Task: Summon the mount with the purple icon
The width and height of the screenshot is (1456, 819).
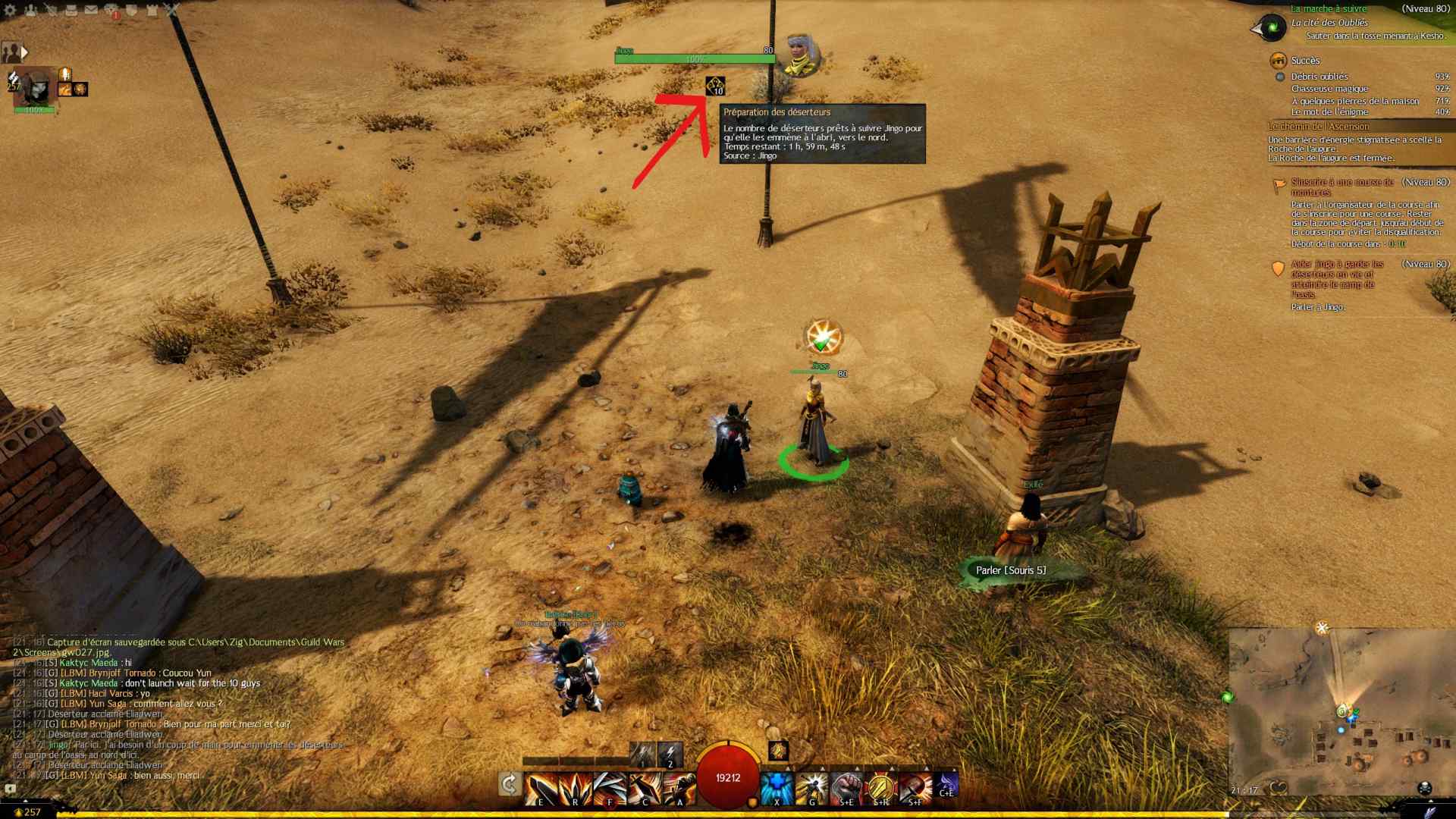Action: click(946, 785)
